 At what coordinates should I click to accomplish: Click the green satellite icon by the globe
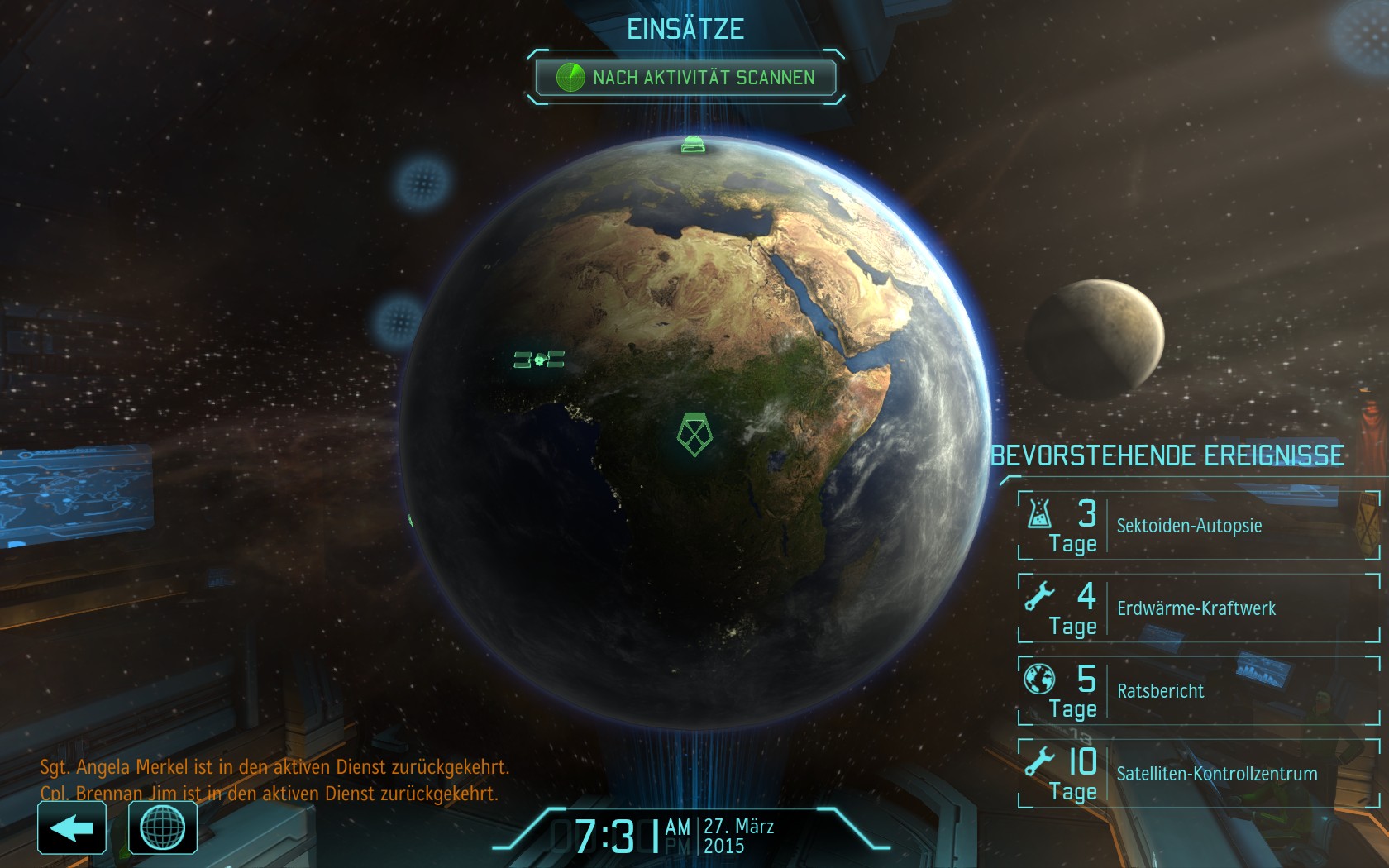[539, 360]
